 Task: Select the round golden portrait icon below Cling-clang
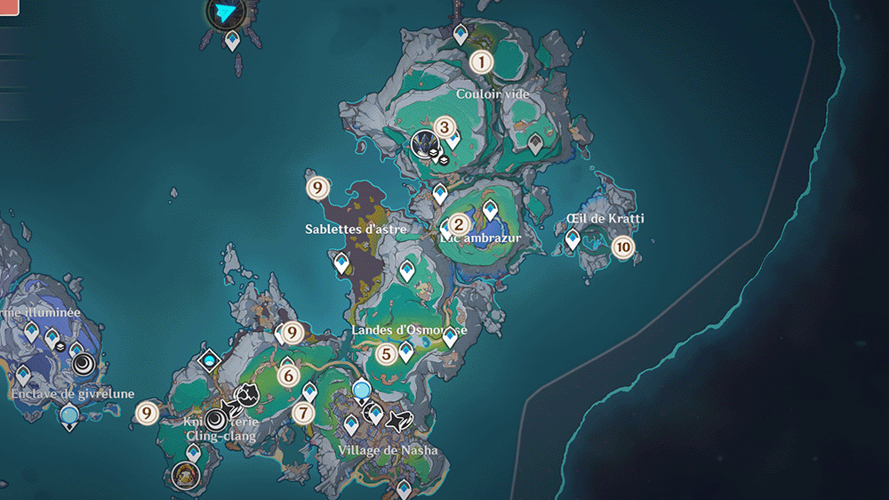[x=184, y=473]
